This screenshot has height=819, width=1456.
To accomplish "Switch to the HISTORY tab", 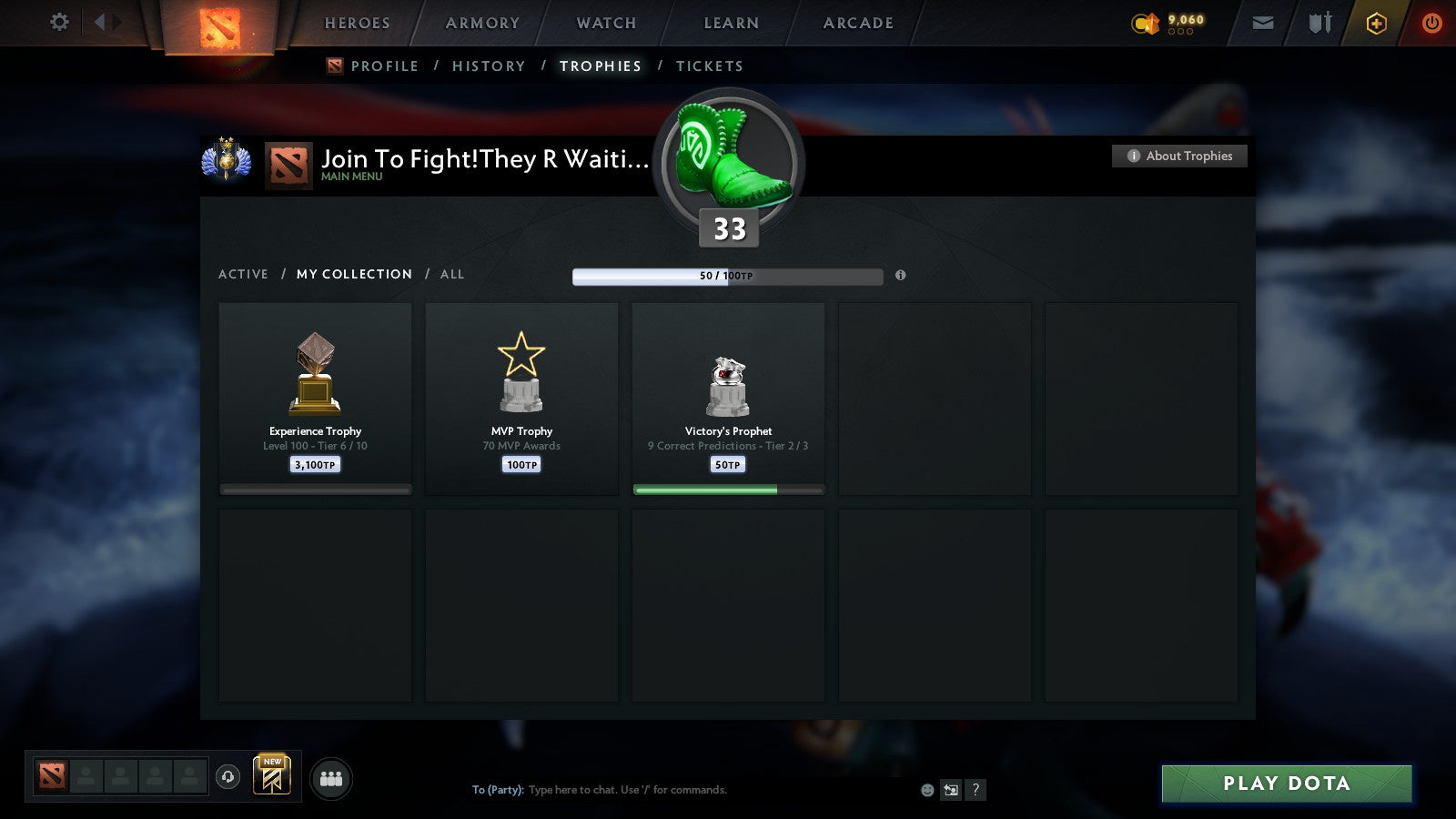I will [x=490, y=66].
